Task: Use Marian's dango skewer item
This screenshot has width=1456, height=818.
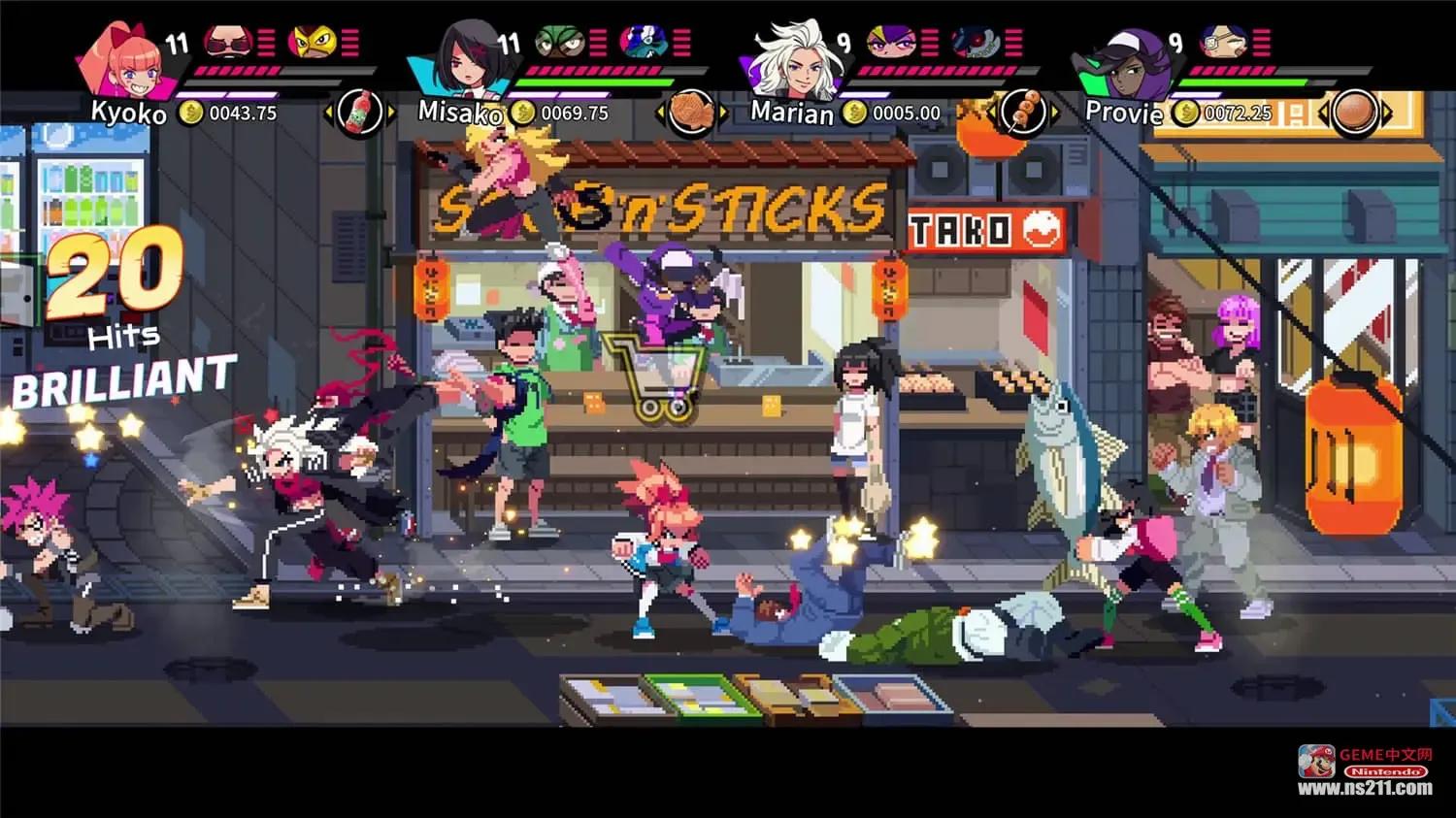Action: (1022, 113)
